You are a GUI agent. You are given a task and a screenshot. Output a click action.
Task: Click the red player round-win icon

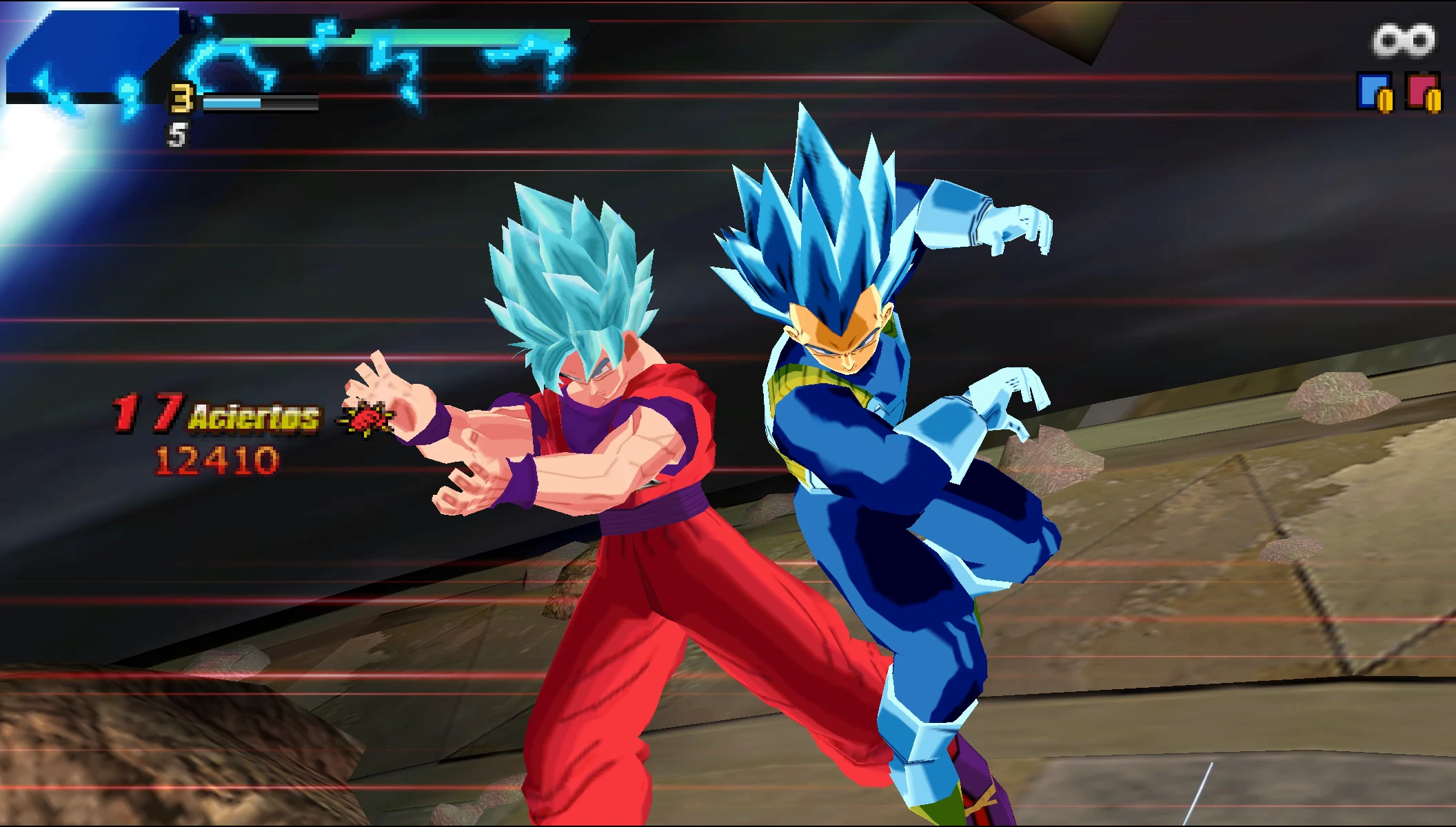pos(1423,92)
